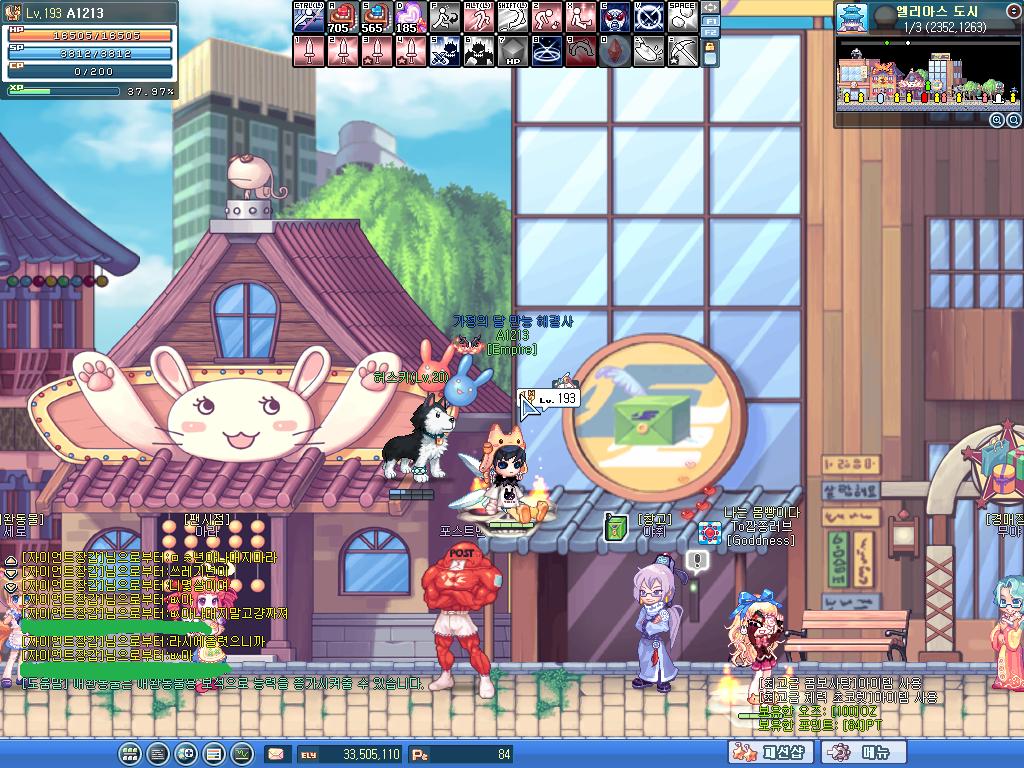
Task: Select the pickaxe hotbar slot
Action: [x=681, y=51]
